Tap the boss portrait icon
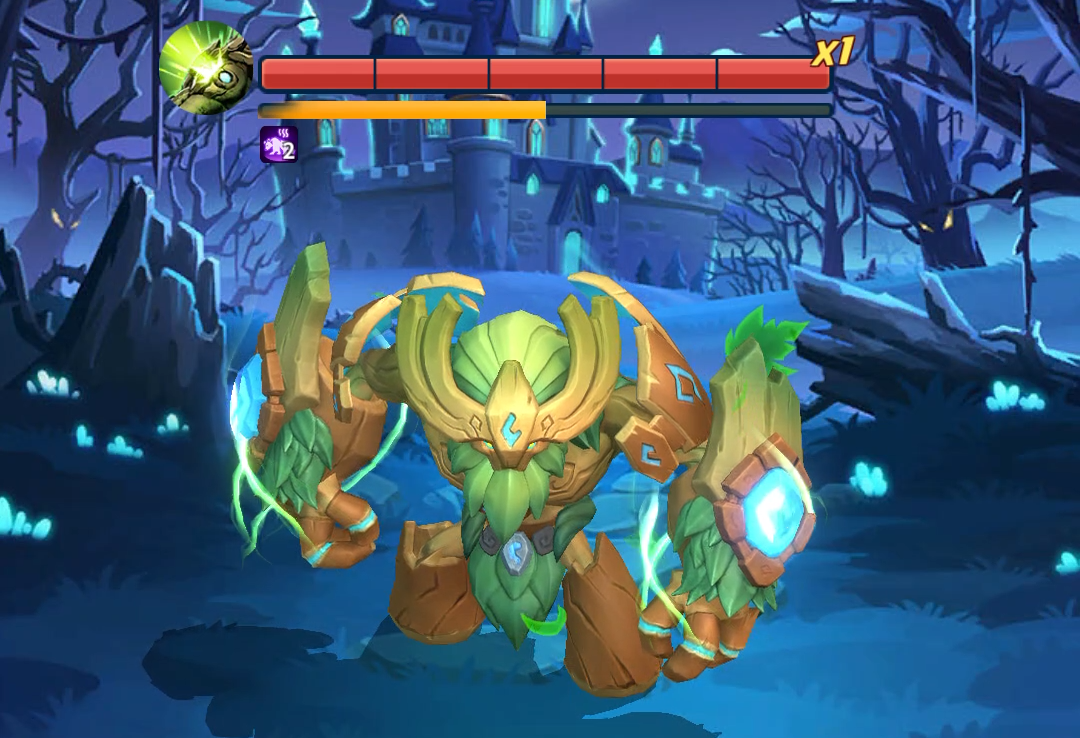The width and height of the screenshot is (1080, 738). coord(206,68)
